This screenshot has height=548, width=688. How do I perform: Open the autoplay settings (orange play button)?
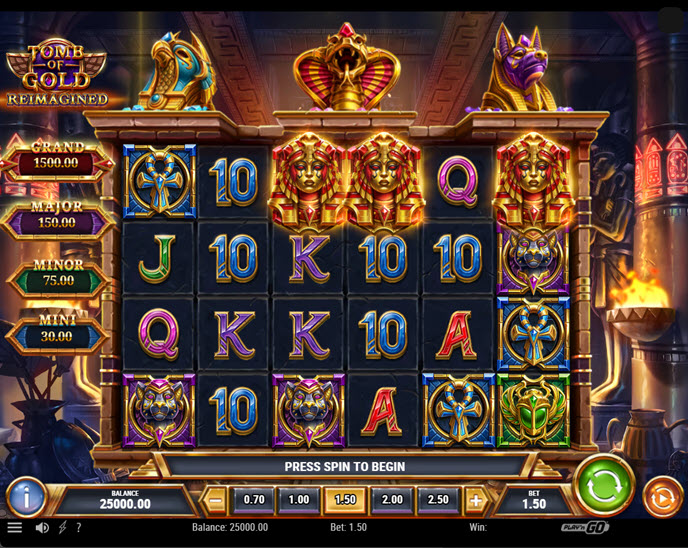[x=662, y=495]
